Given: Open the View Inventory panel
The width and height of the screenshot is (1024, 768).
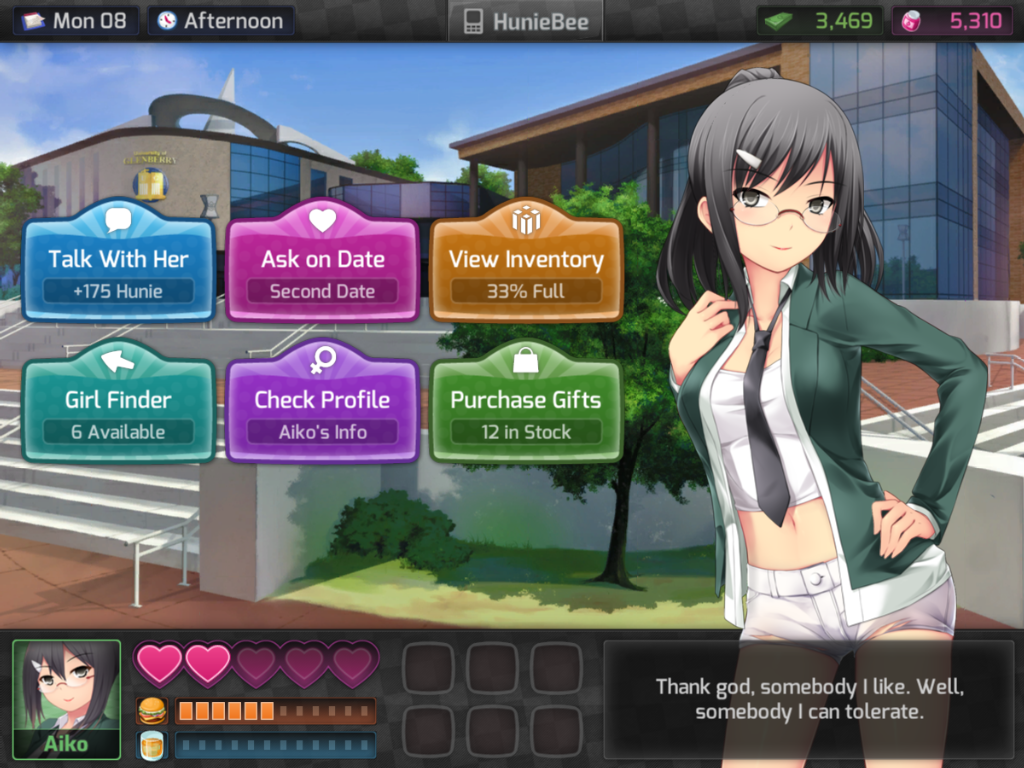Looking at the screenshot, I should pos(526,268).
